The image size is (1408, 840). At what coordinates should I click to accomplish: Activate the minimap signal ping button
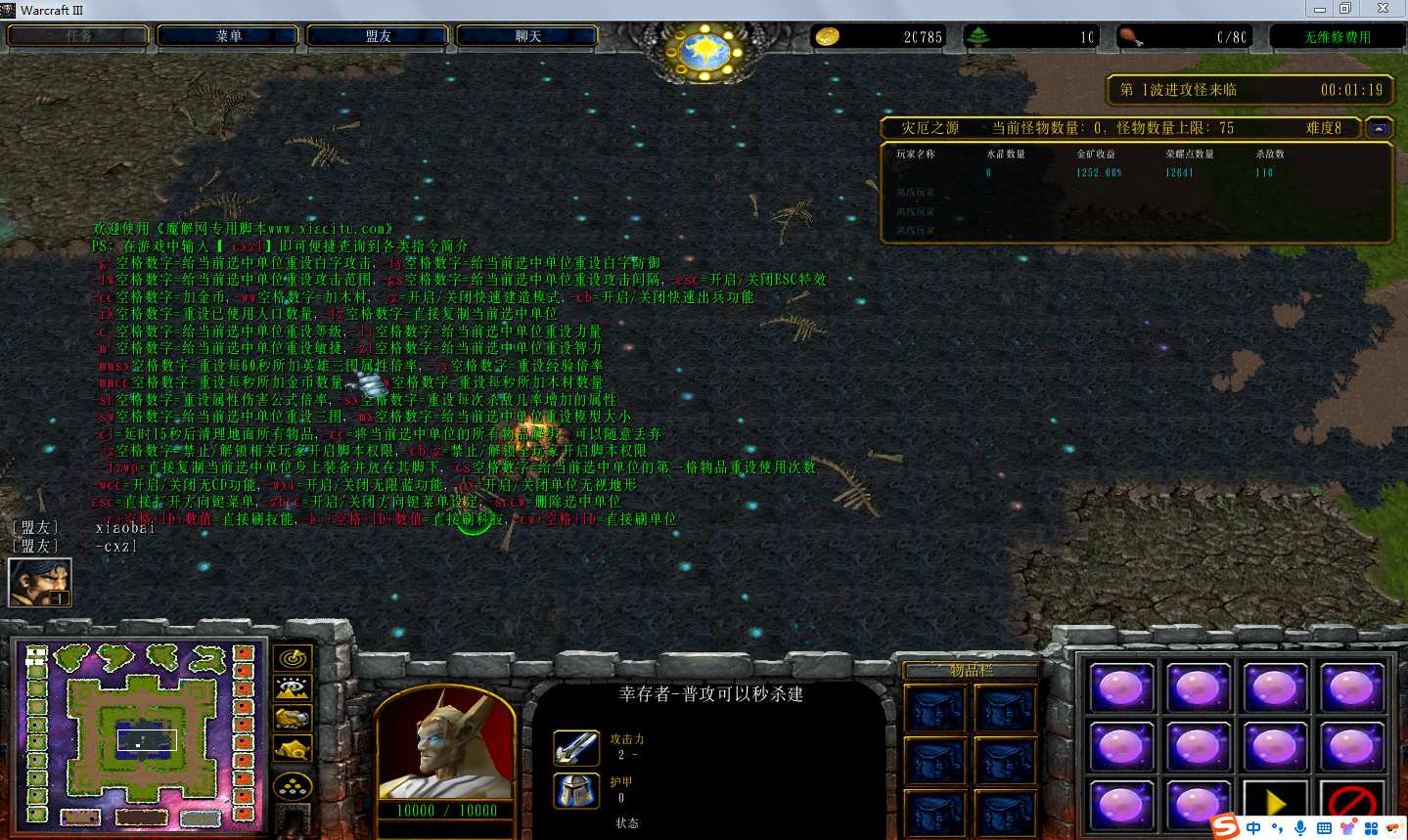click(293, 658)
